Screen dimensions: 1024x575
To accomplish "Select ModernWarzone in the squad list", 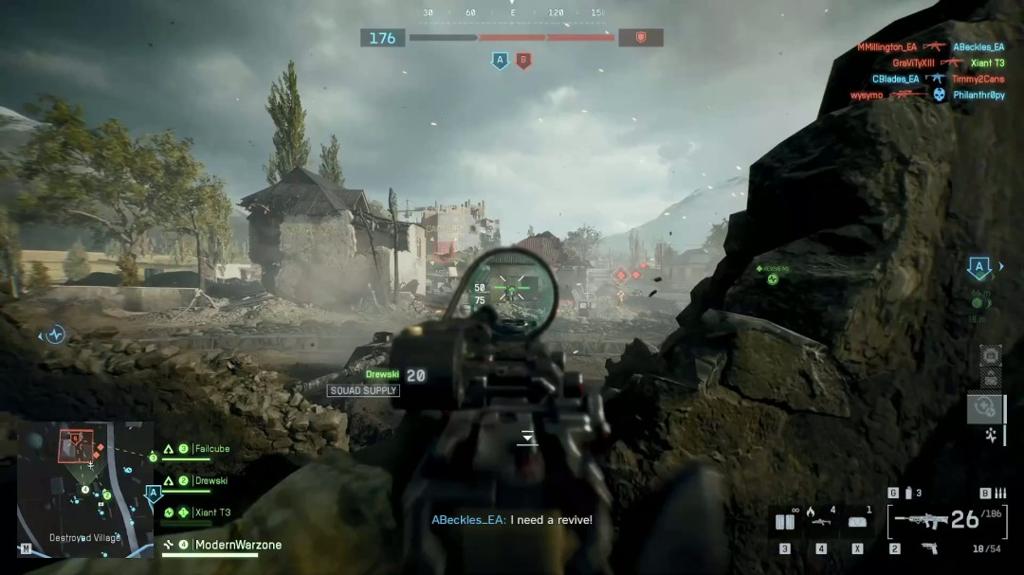I will tap(237, 545).
